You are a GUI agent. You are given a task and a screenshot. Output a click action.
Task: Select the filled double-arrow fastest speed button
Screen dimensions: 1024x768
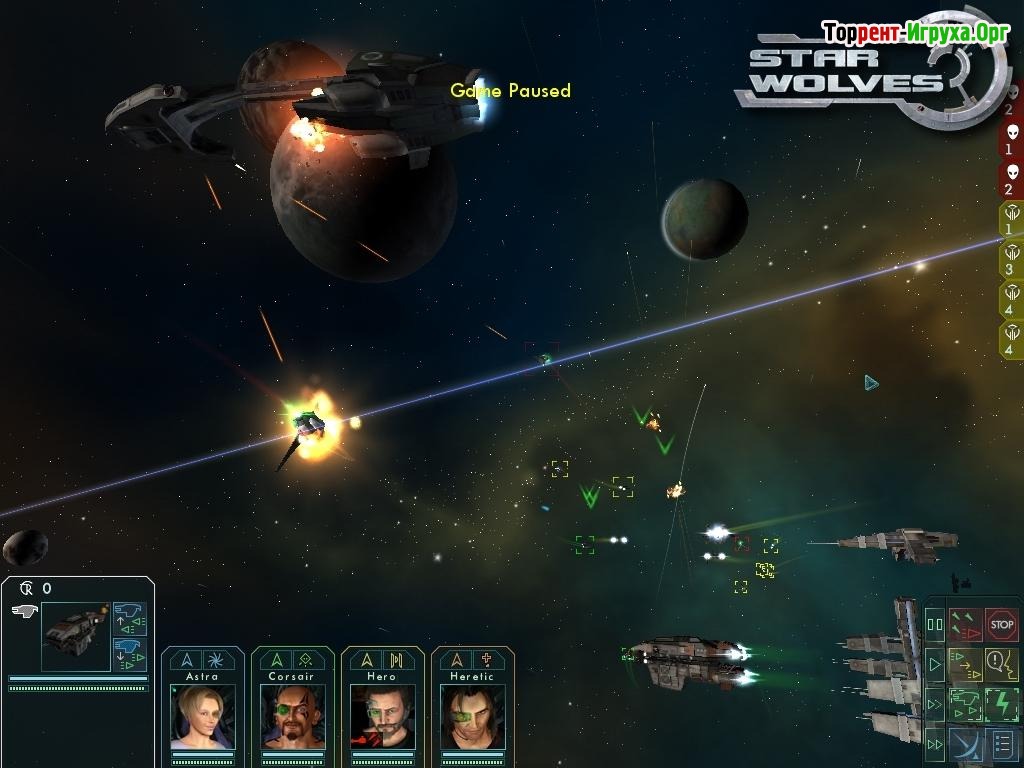pos(935,744)
